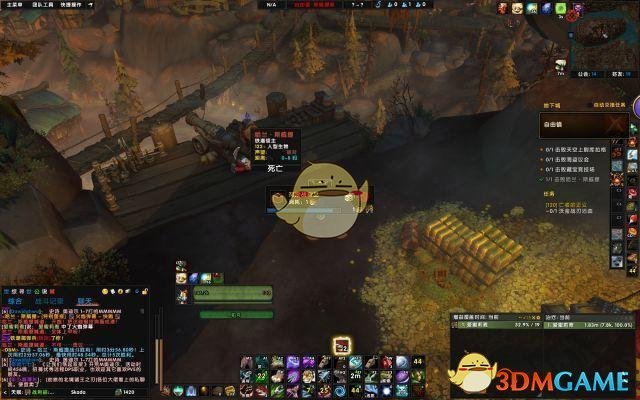Click the player unit frame with green bar

point(232,295)
